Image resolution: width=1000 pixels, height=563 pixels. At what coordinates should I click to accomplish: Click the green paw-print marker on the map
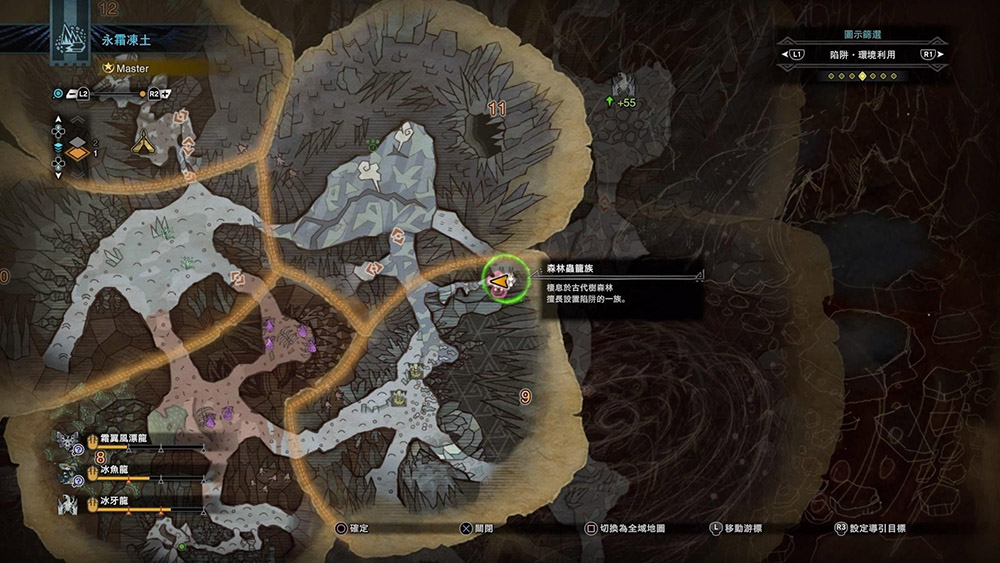tap(373, 145)
